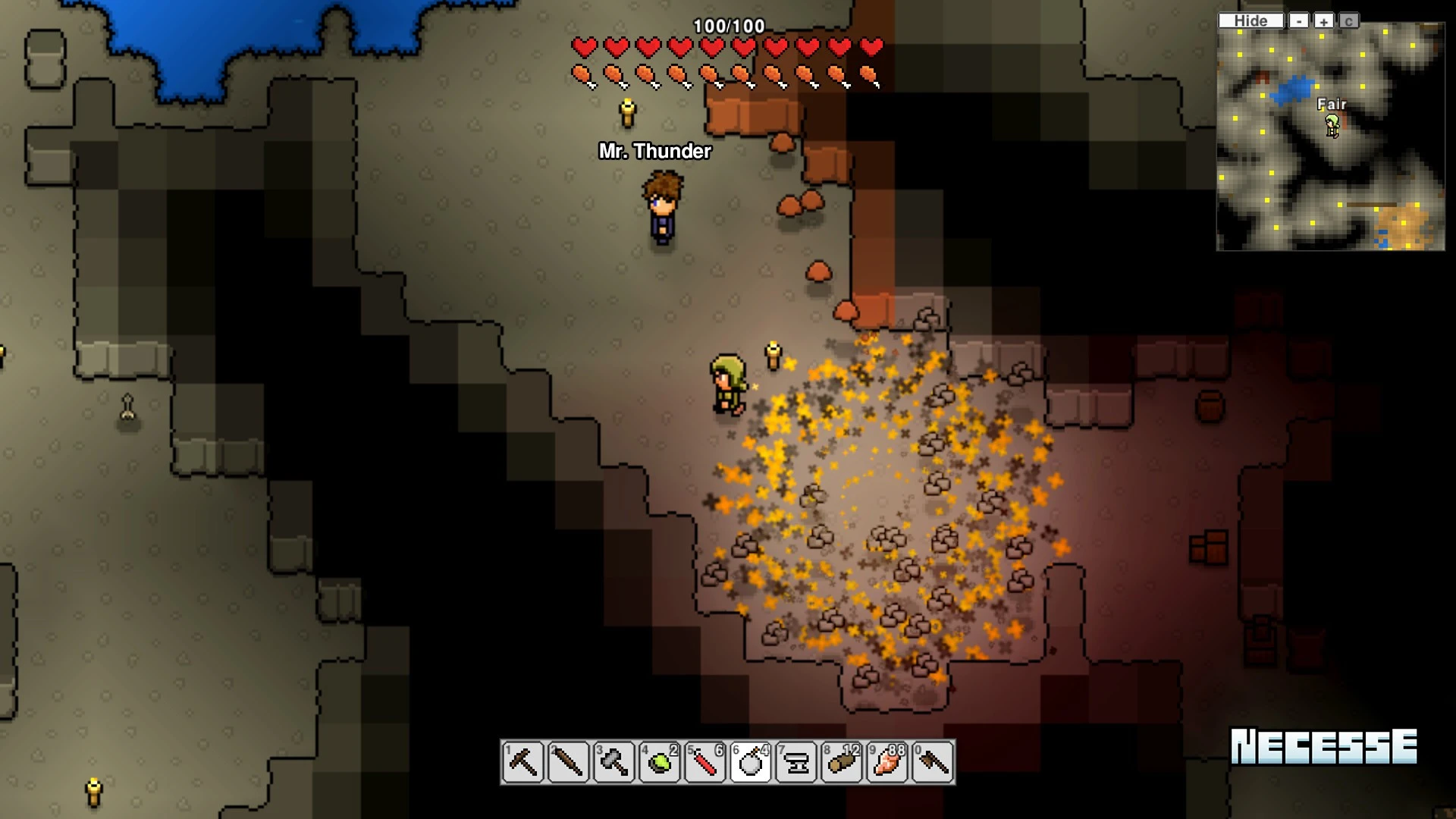This screenshot has height=819, width=1456.
Task: Select the wood logs slot
Action: point(841,762)
